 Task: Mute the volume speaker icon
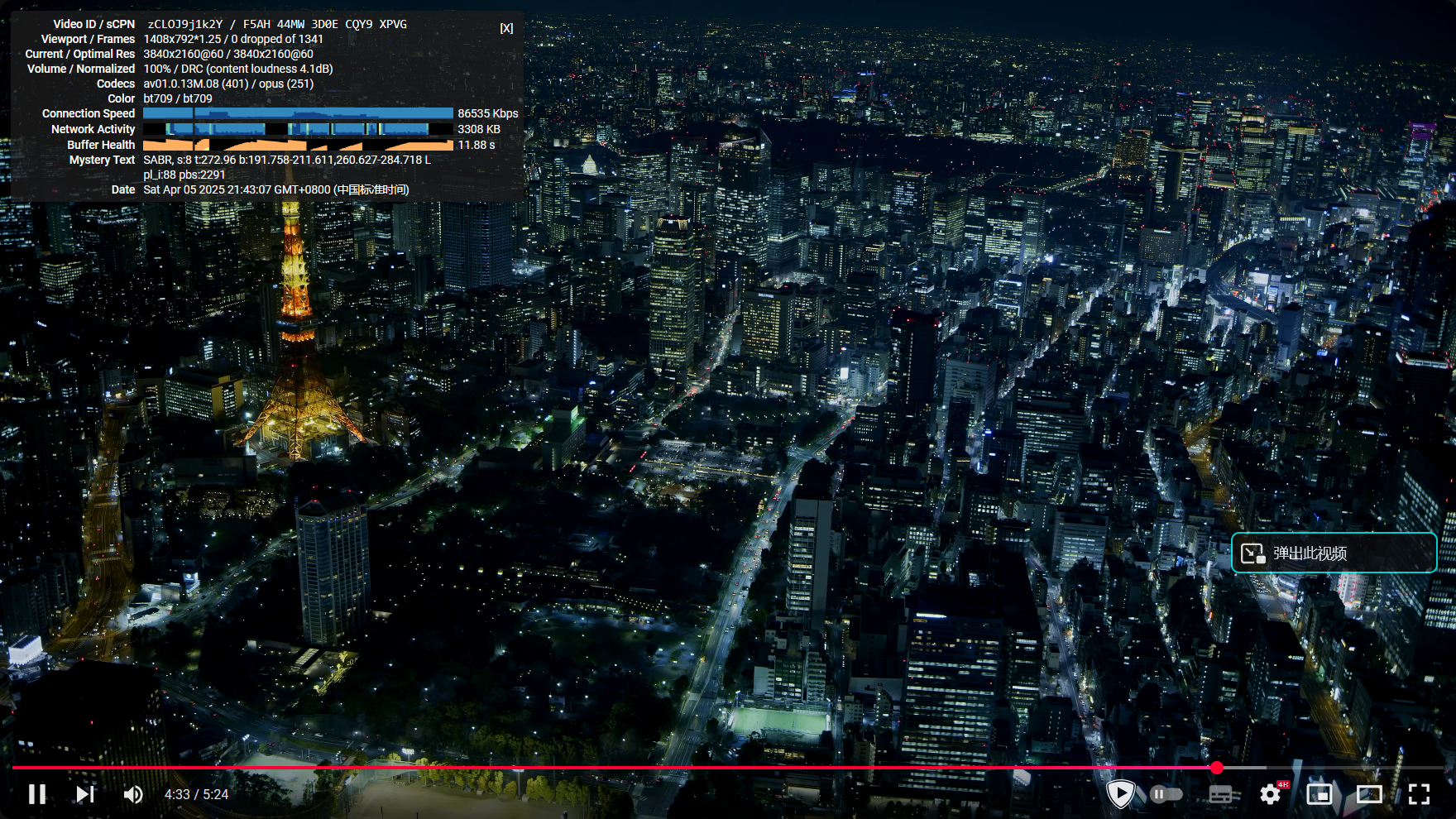point(132,794)
